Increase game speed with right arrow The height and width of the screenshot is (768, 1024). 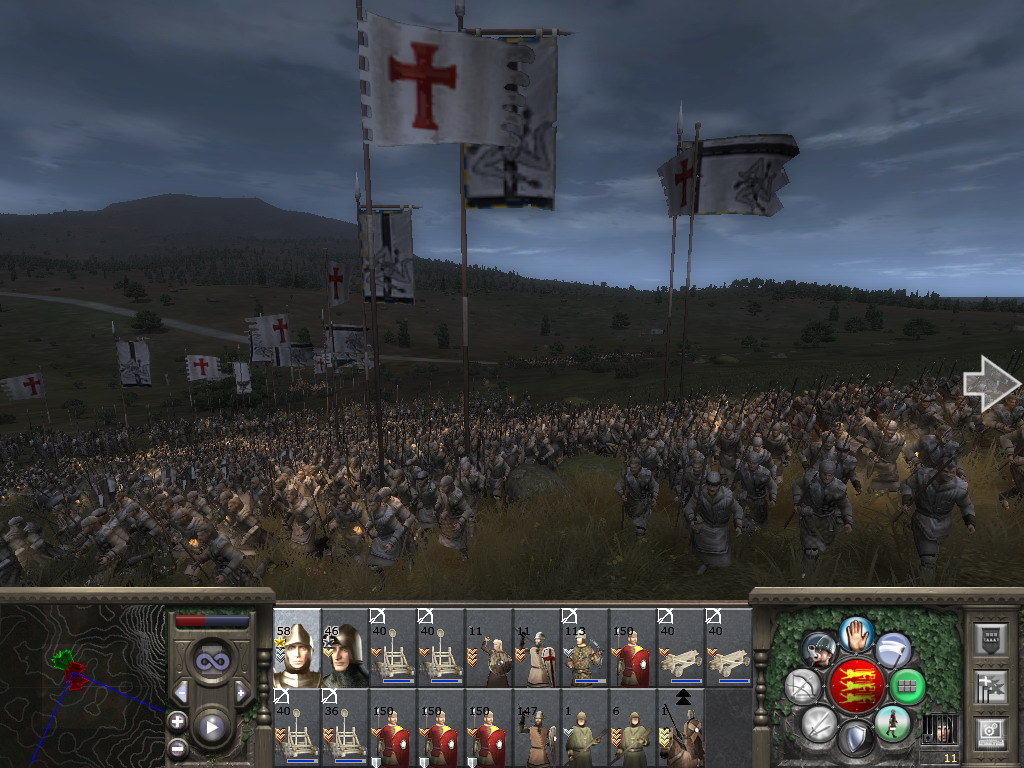coord(241,693)
